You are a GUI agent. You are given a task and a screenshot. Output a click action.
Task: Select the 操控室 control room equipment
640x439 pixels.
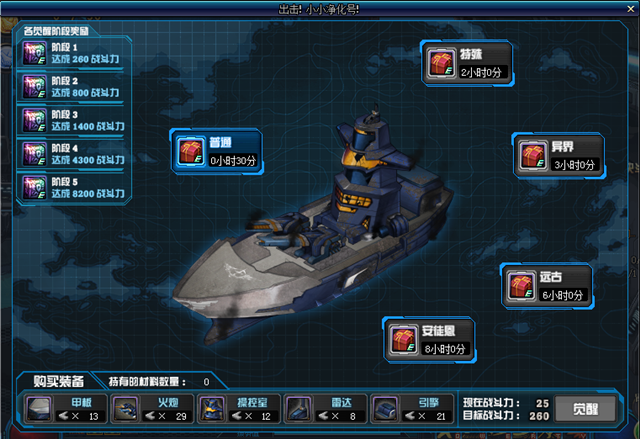(238, 408)
